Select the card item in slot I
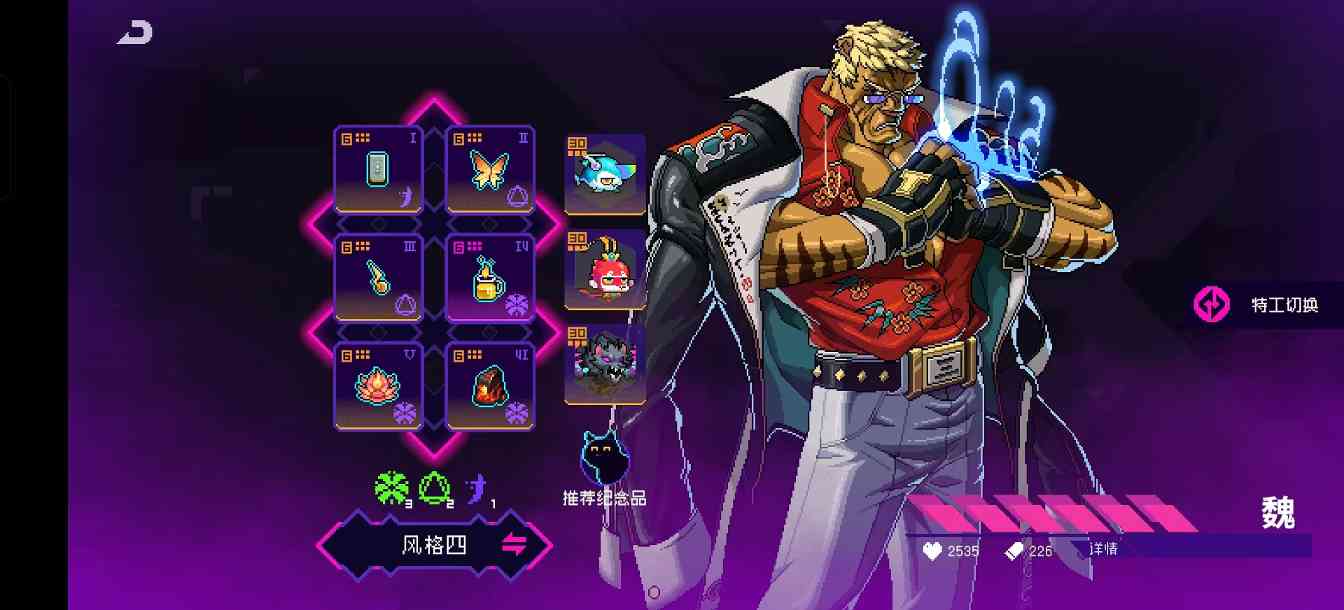 coord(378,169)
